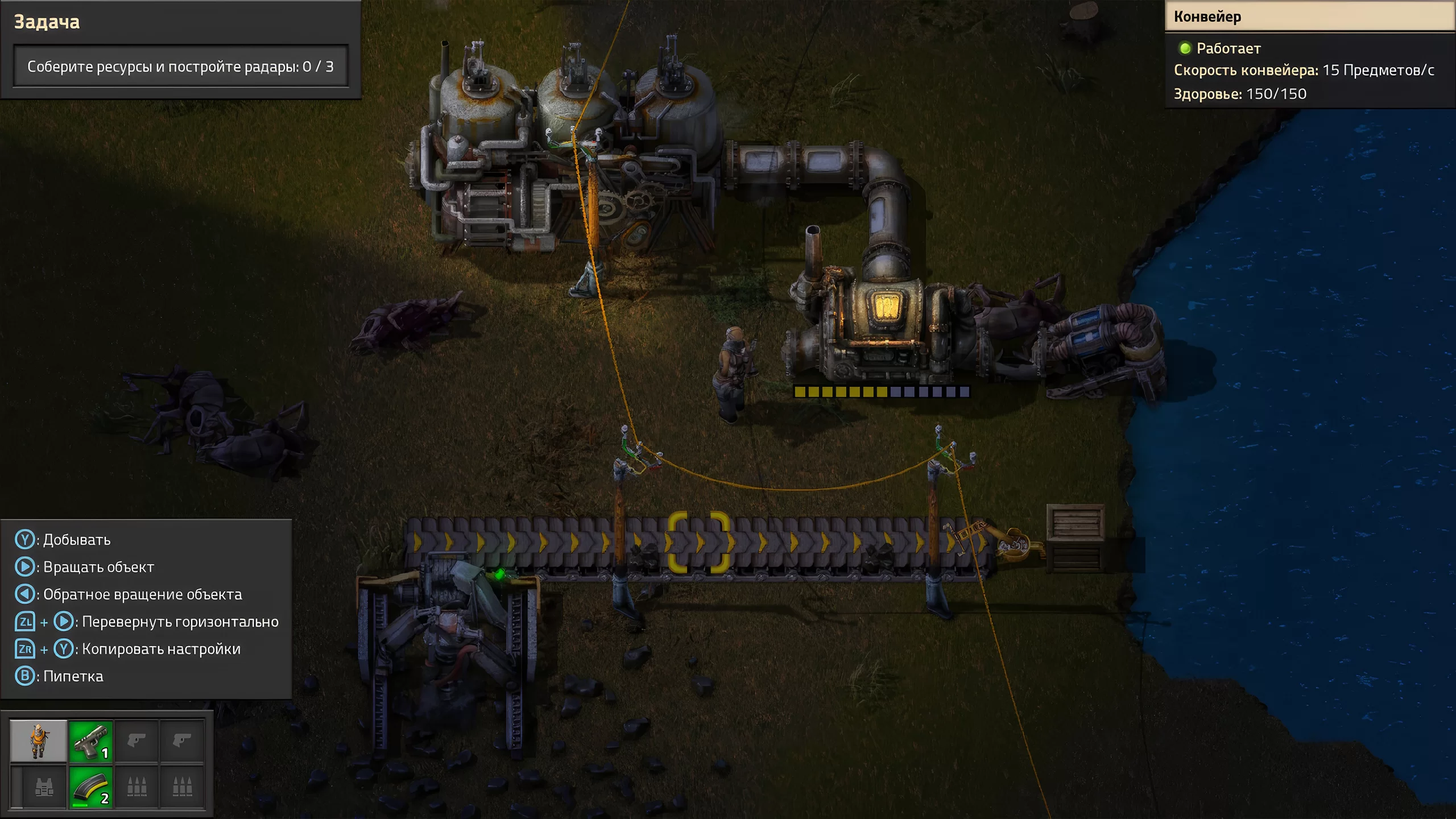Open the character portrait button

pyautogui.click(x=38, y=741)
